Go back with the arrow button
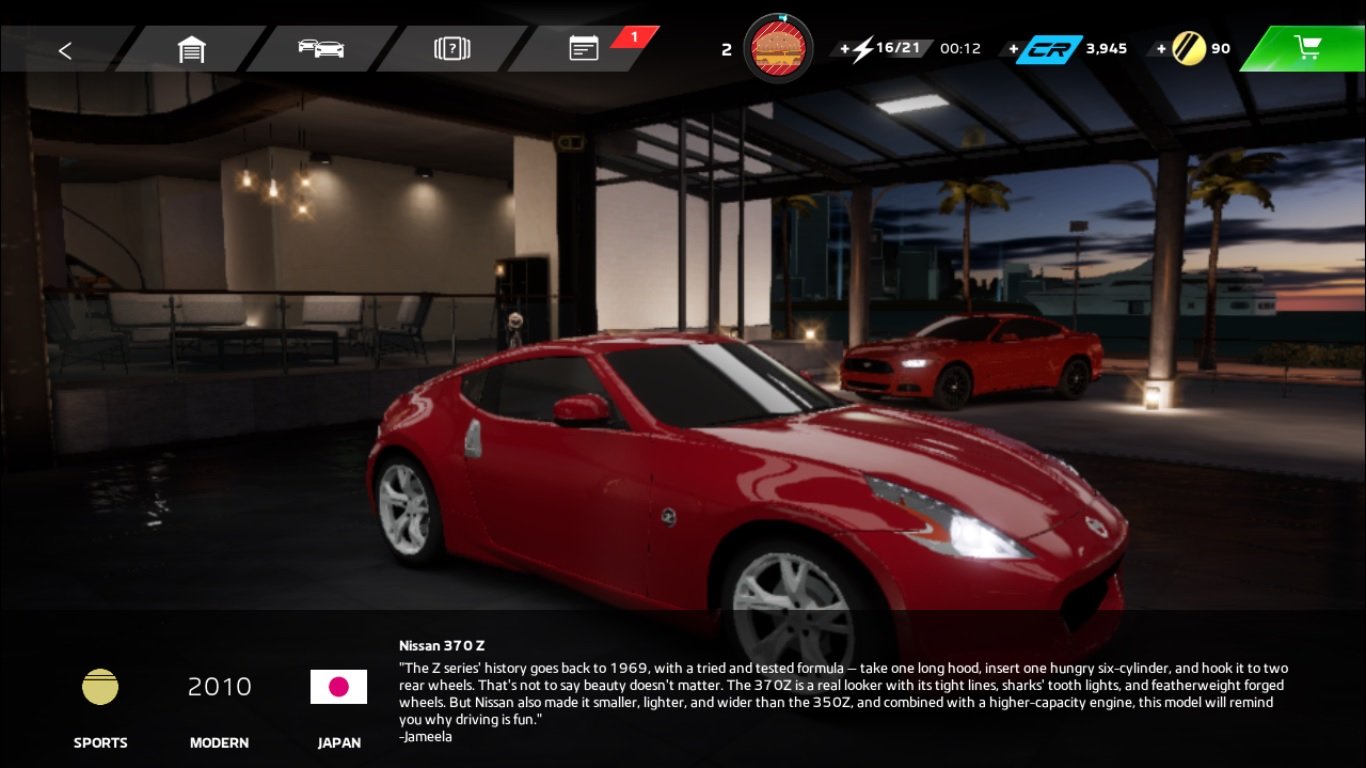This screenshot has height=768, width=1366. (65, 49)
